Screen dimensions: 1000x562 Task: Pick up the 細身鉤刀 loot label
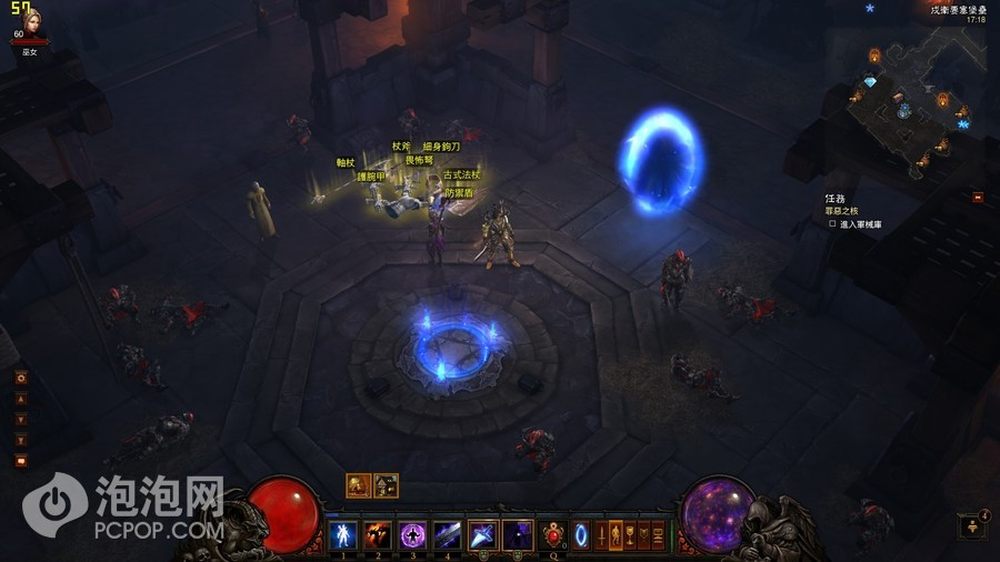coord(440,146)
